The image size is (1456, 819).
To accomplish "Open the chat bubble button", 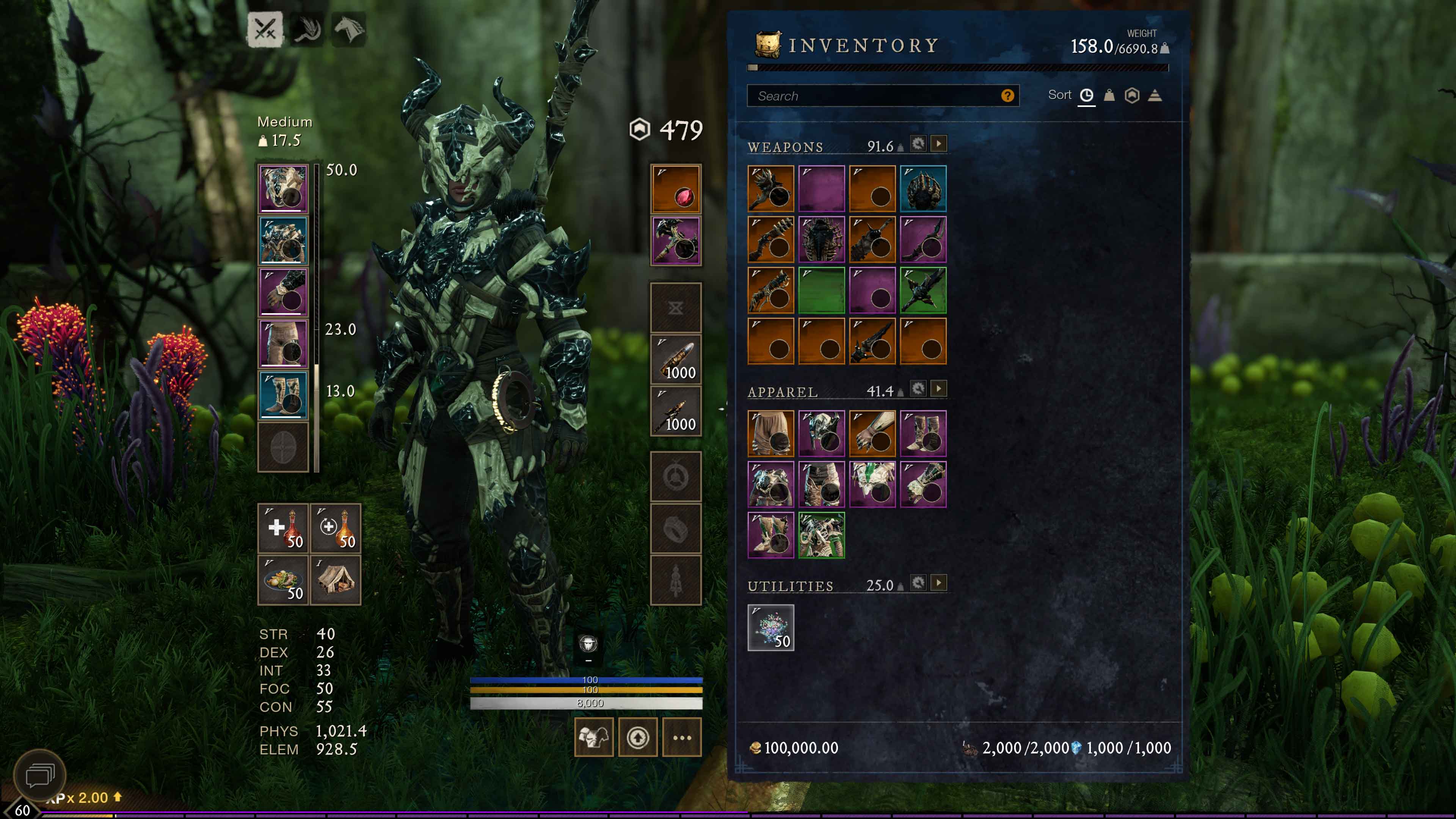I will 39,775.
